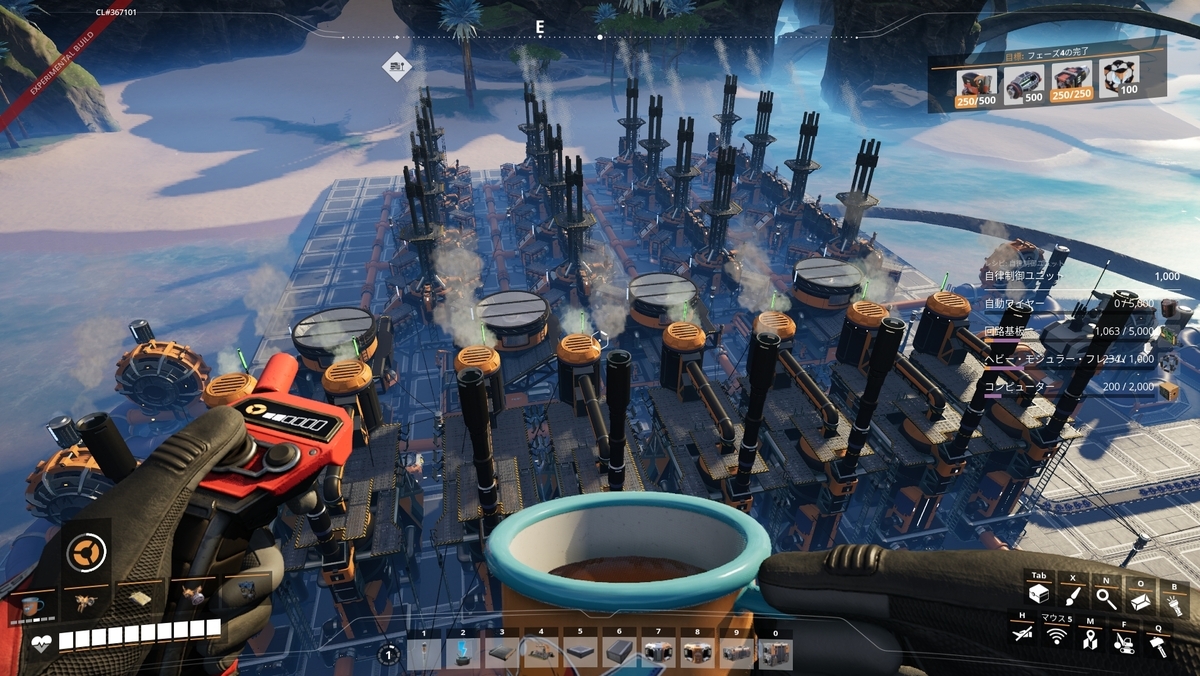Pick the hotbar slot 7 building
The height and width of the screenshot is (676, 1200).
click(x=658, y=653)
